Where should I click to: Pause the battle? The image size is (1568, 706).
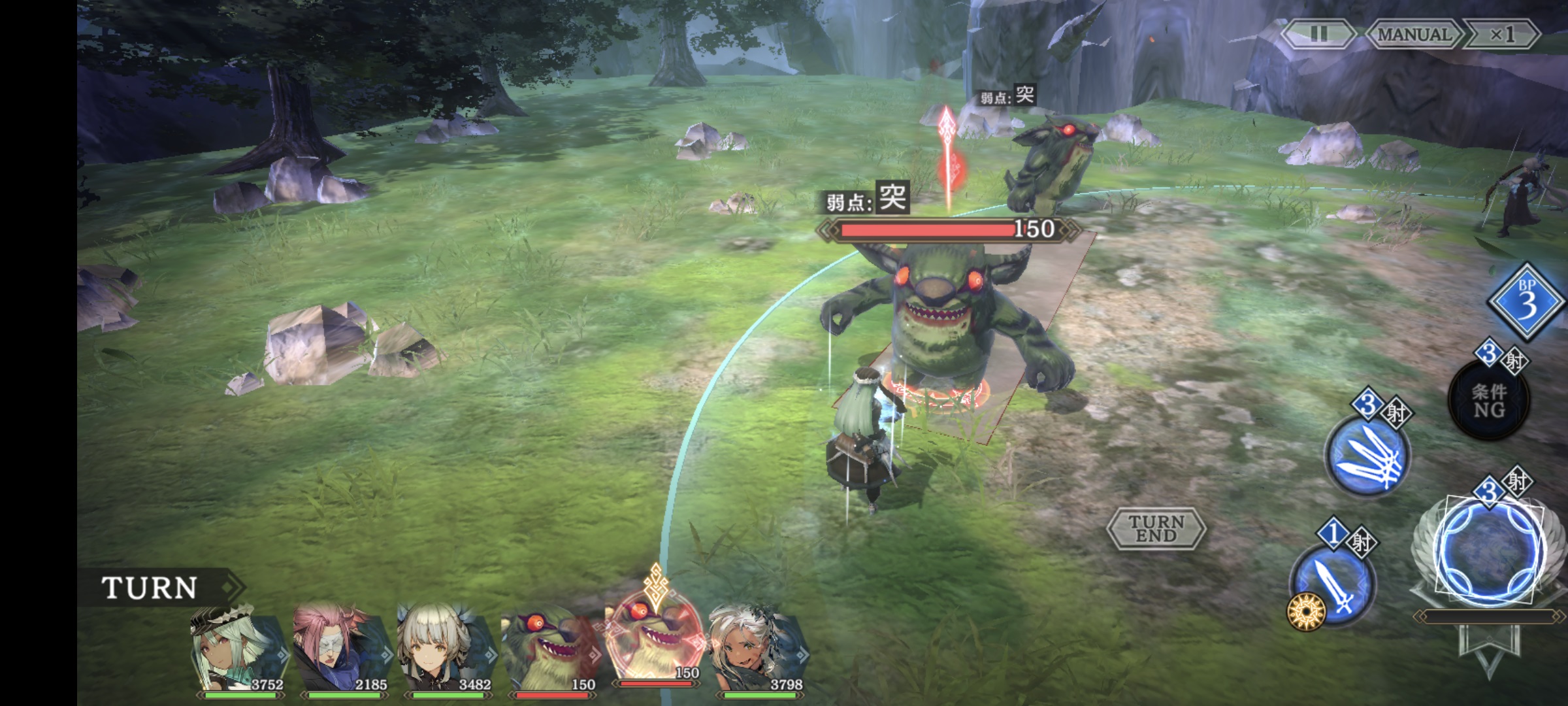tap(1318, 34)
